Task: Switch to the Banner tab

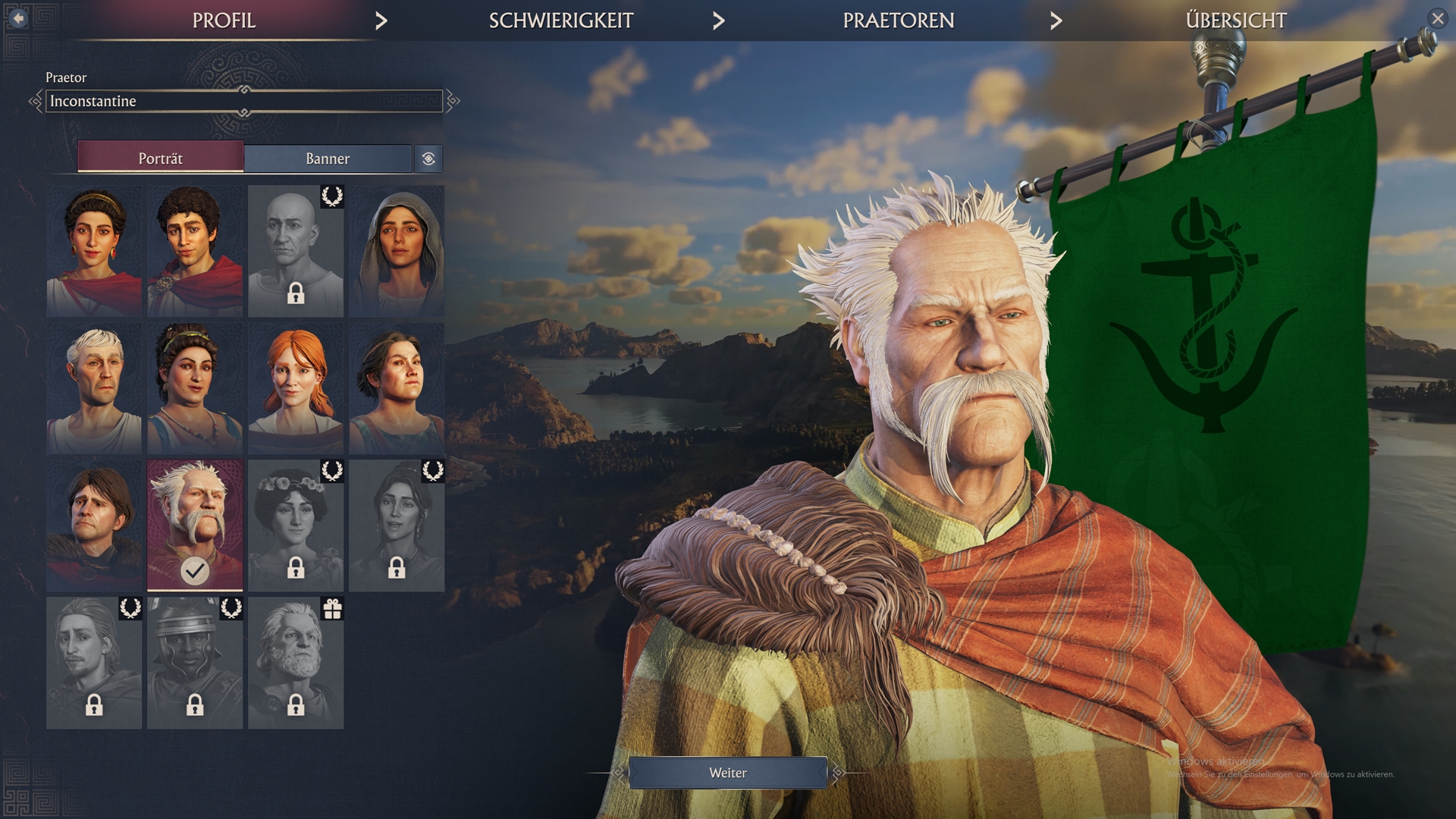Action: tap(328, 158)
